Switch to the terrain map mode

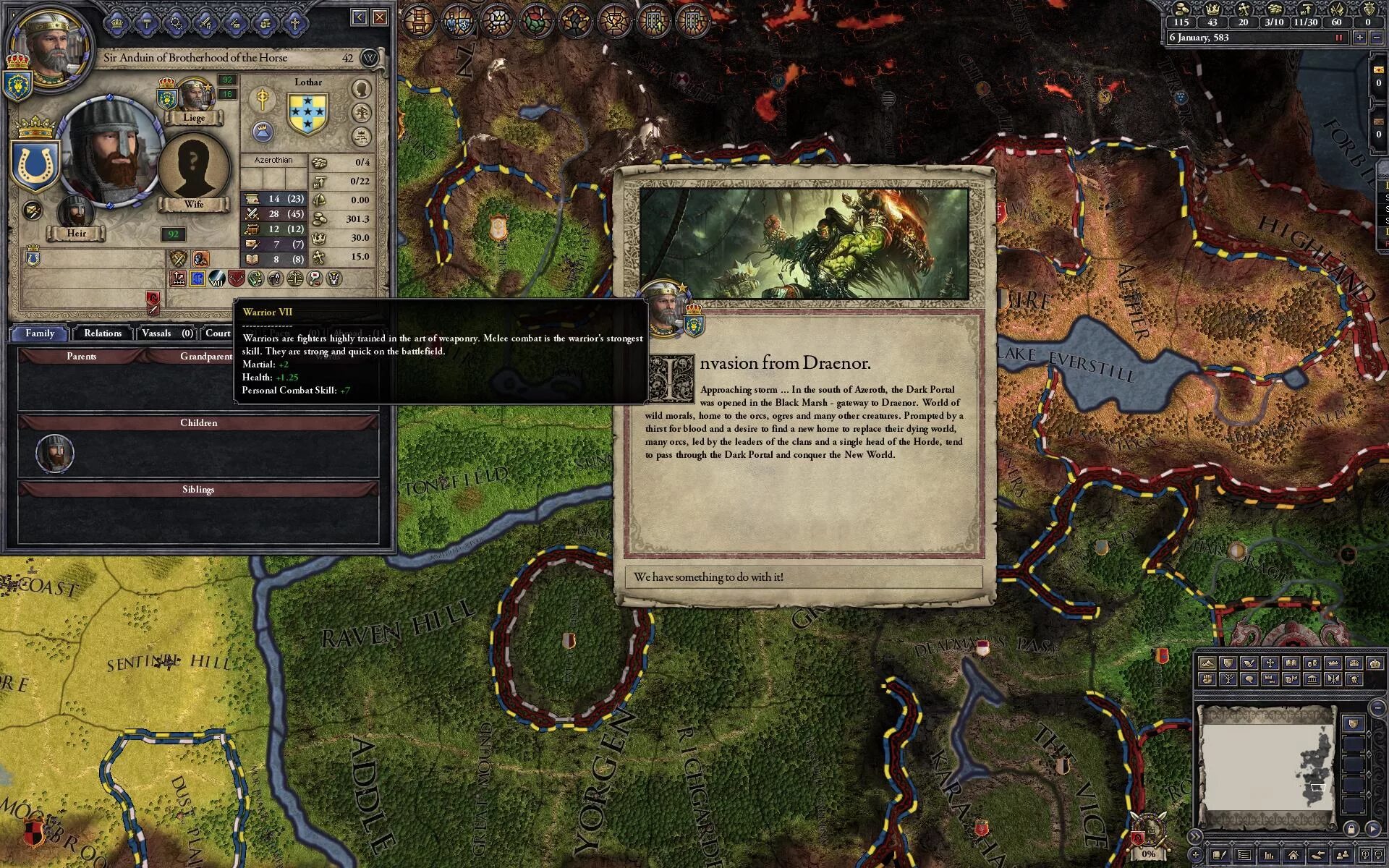[x=1207, y=663]
